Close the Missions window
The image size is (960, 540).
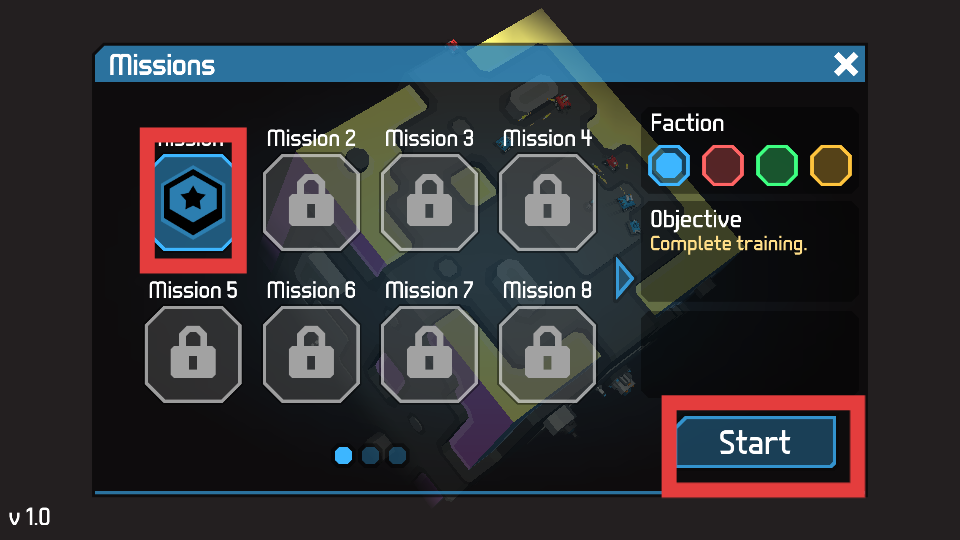pyautogui.click(x=846, y=65)
